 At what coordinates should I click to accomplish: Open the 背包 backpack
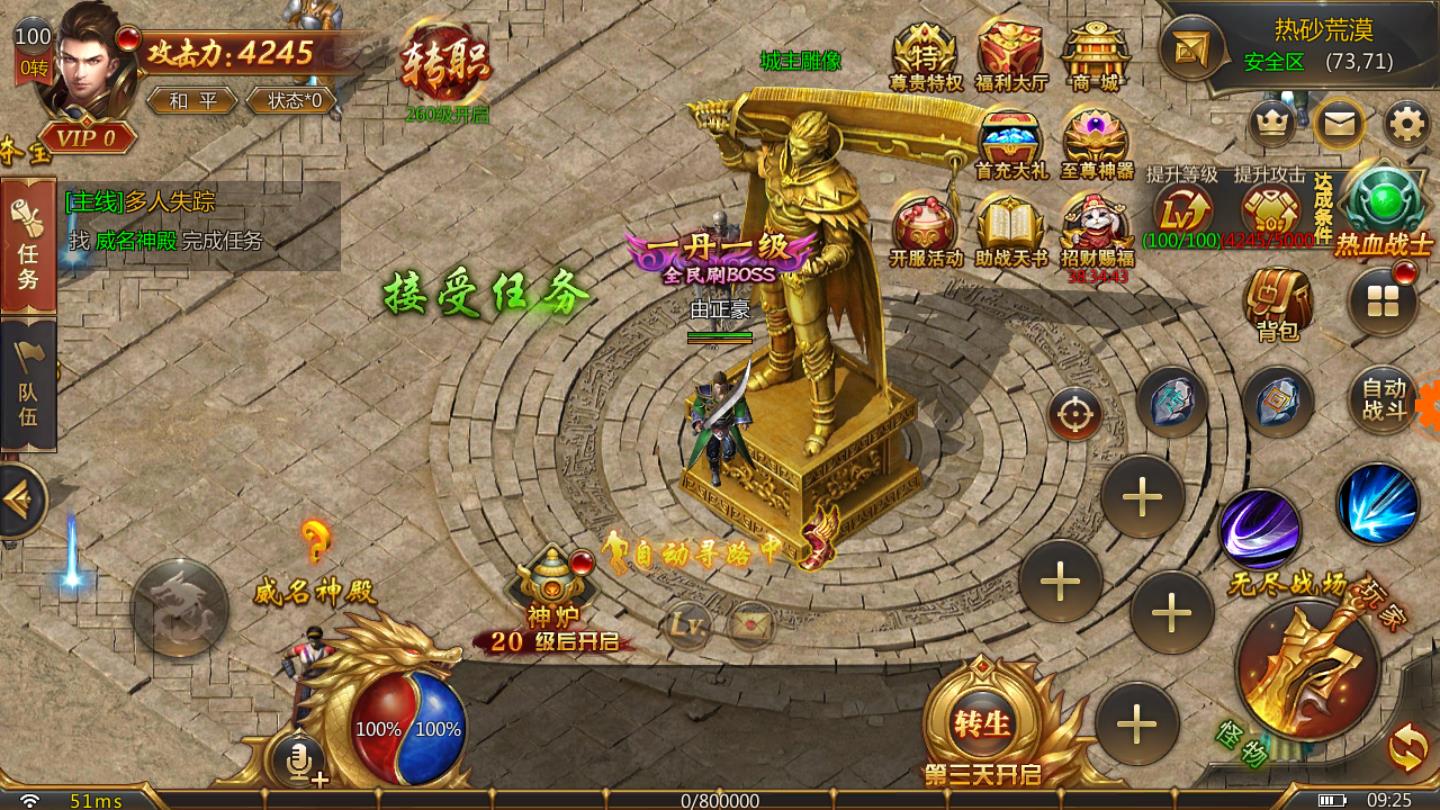tap(1277, 304)
